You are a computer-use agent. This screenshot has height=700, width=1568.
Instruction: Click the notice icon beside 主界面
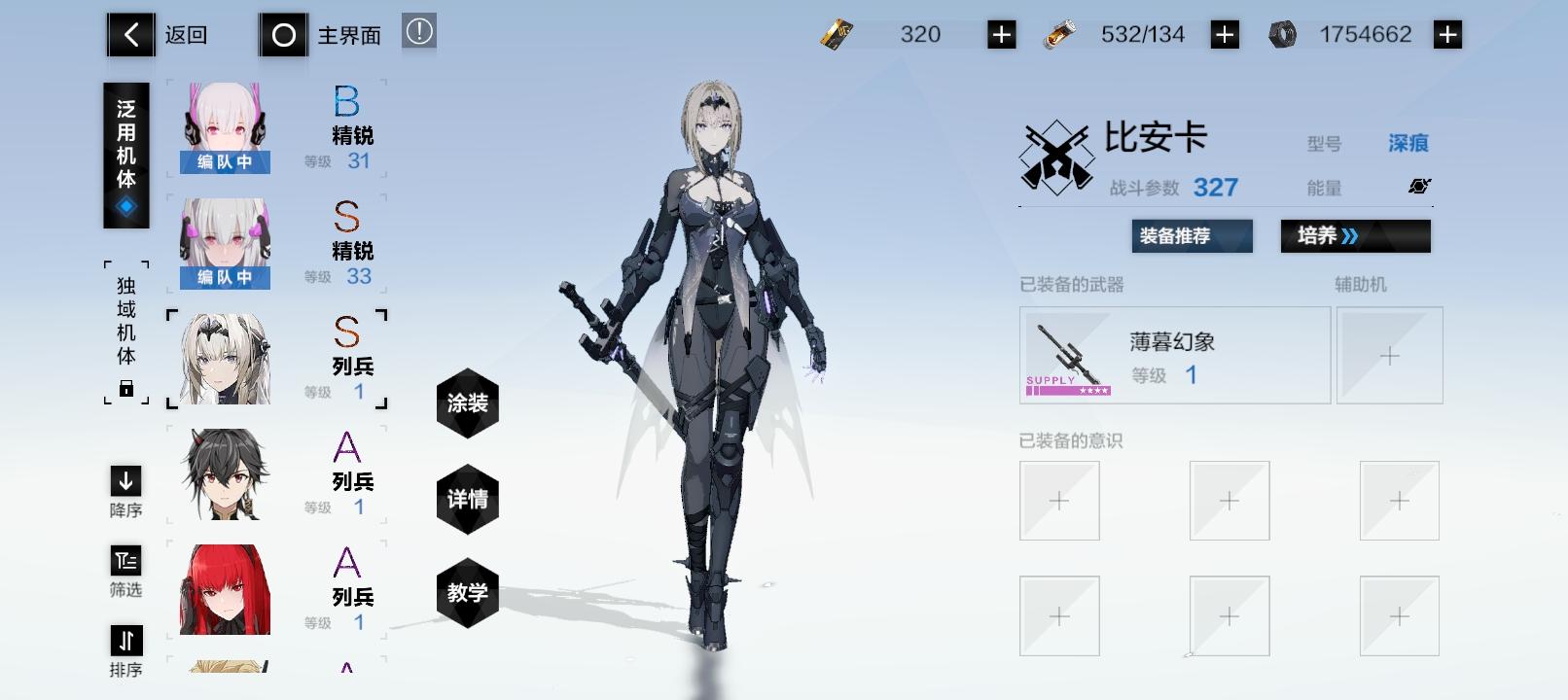pyautogui.click(x=418, y=32)
